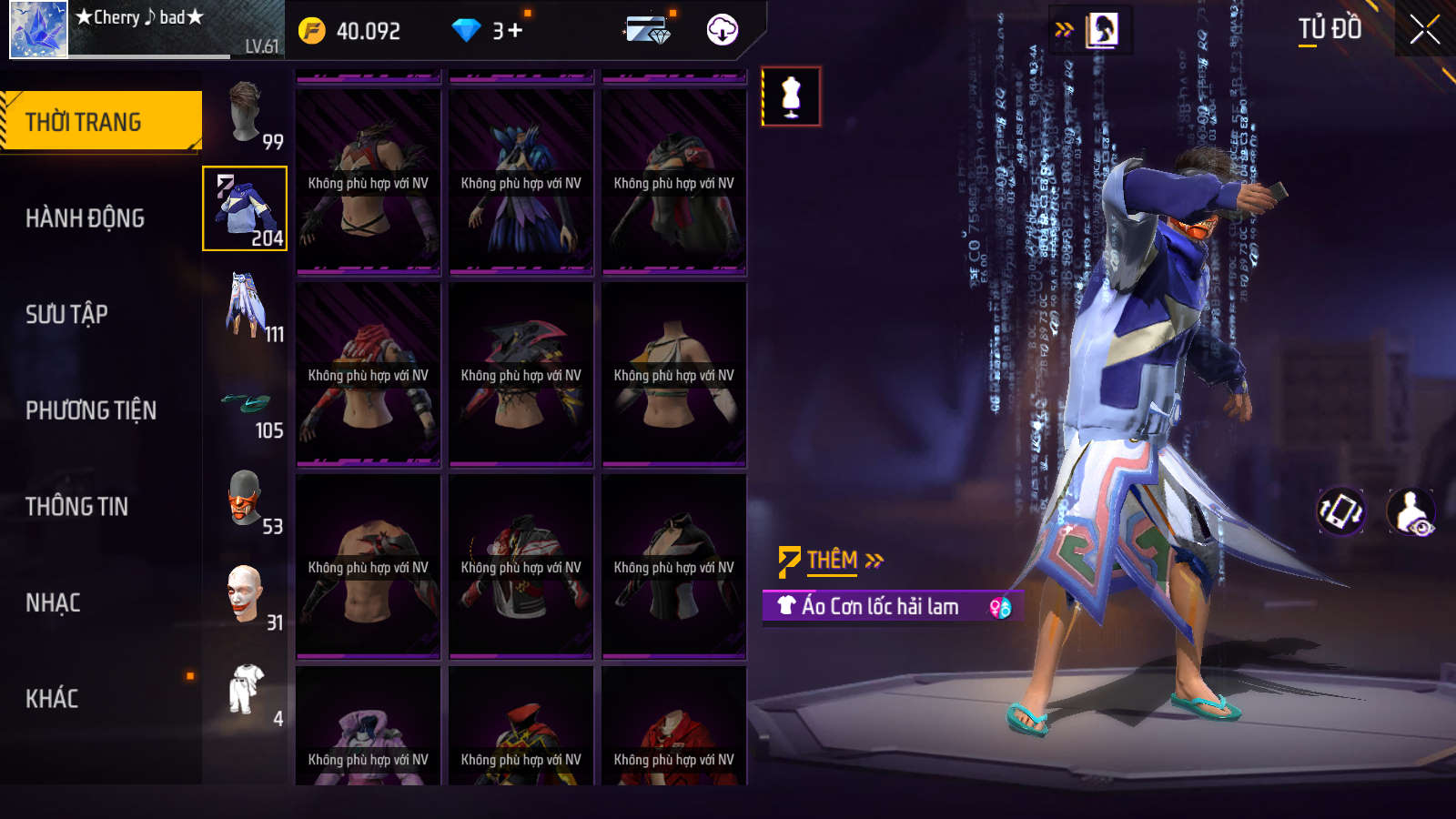Screen dimensions: 1456x819
Task: Switch to the KHÁC tab
Action: point(52,699)
